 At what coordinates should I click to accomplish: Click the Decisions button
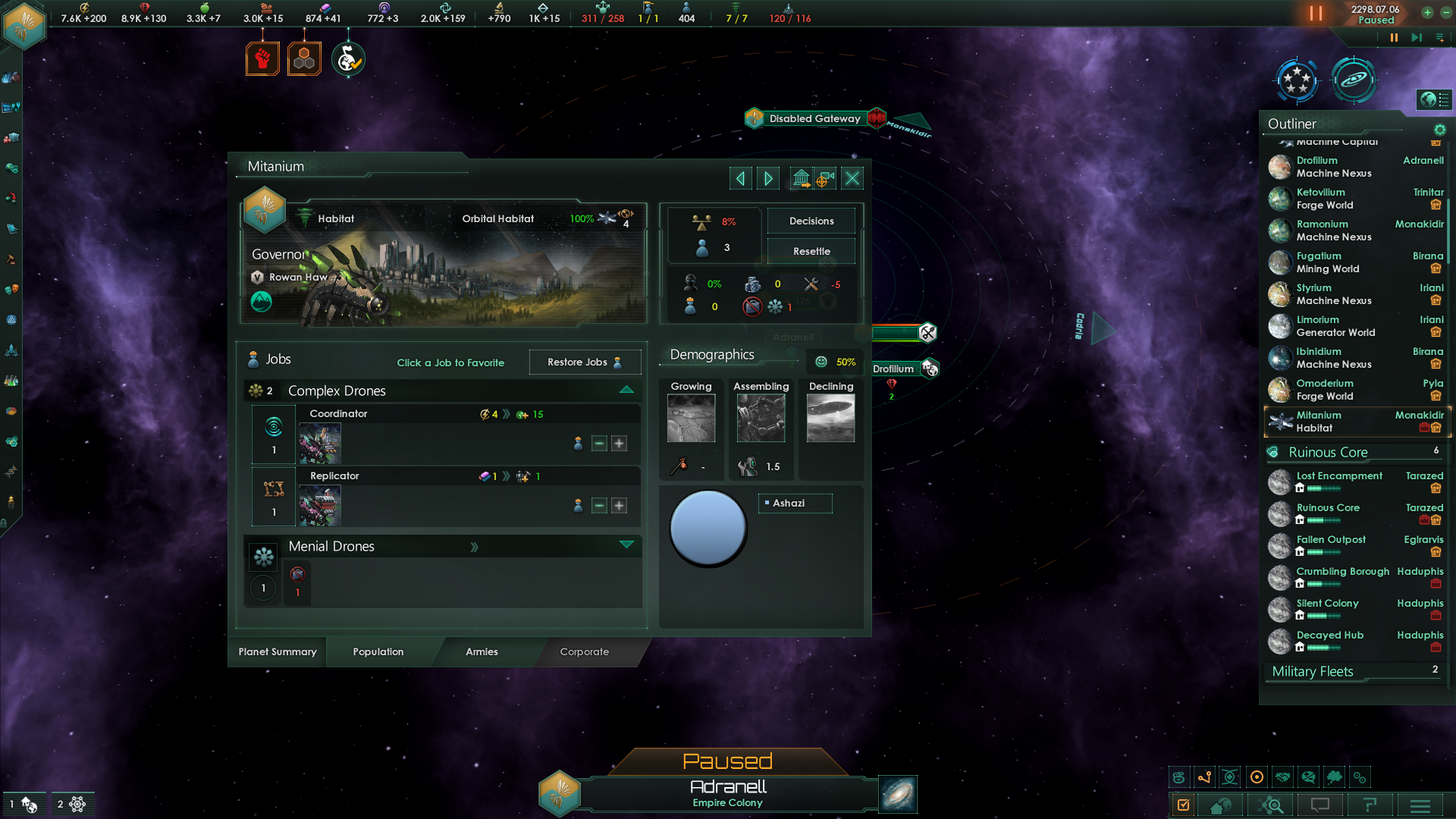pyautogui.click(x=811, y=221)
